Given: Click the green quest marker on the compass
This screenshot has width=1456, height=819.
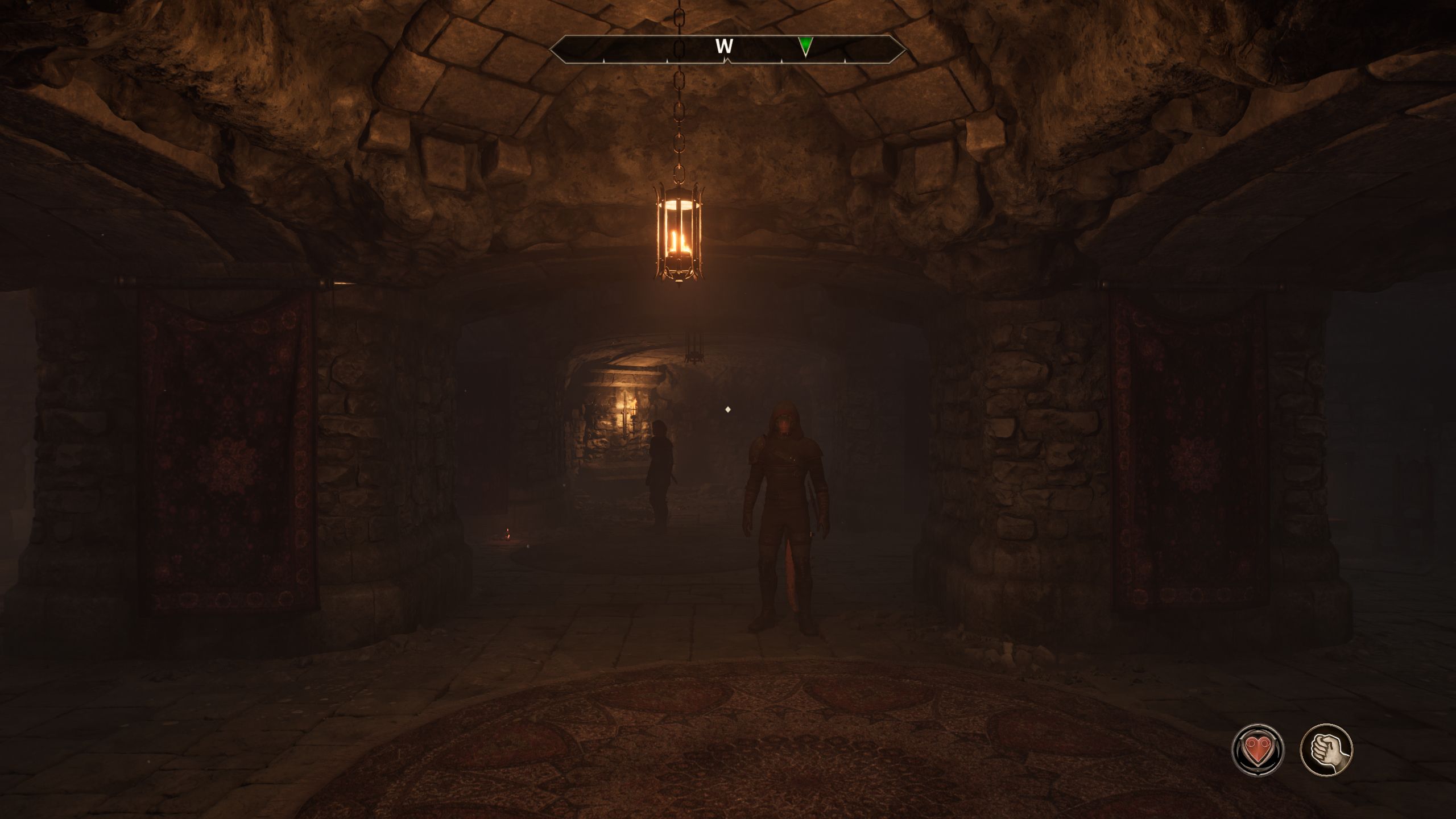Looking at the screenshot, I should (805, 46).
